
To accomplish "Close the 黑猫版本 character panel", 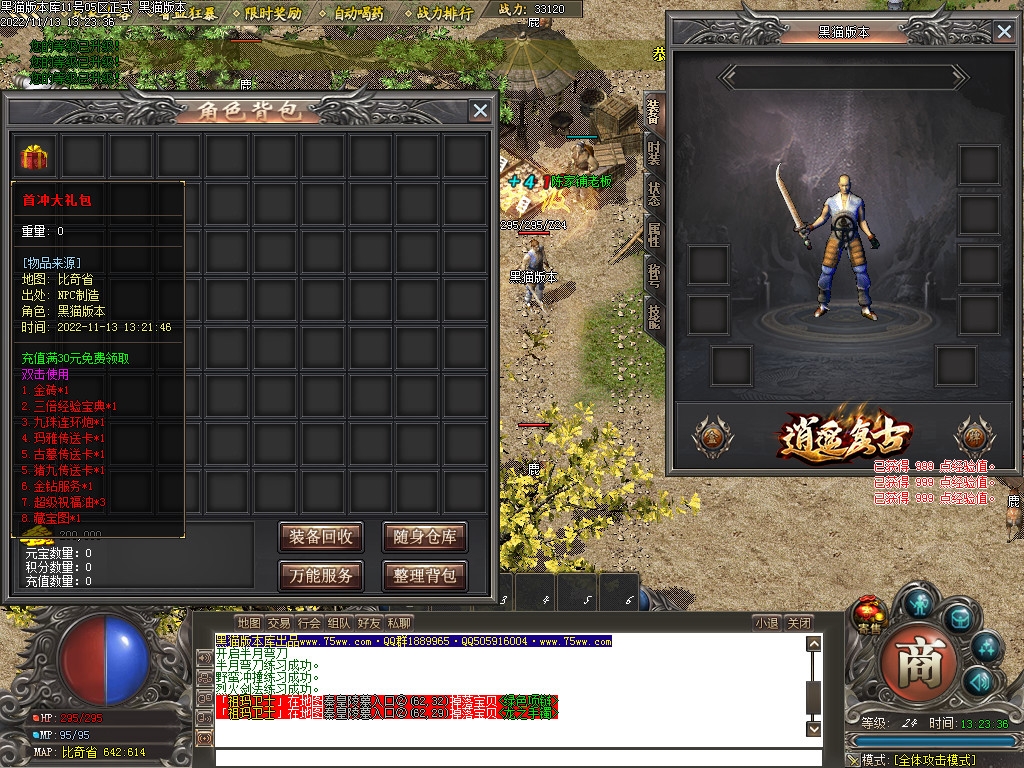I will click(1004, 32).
